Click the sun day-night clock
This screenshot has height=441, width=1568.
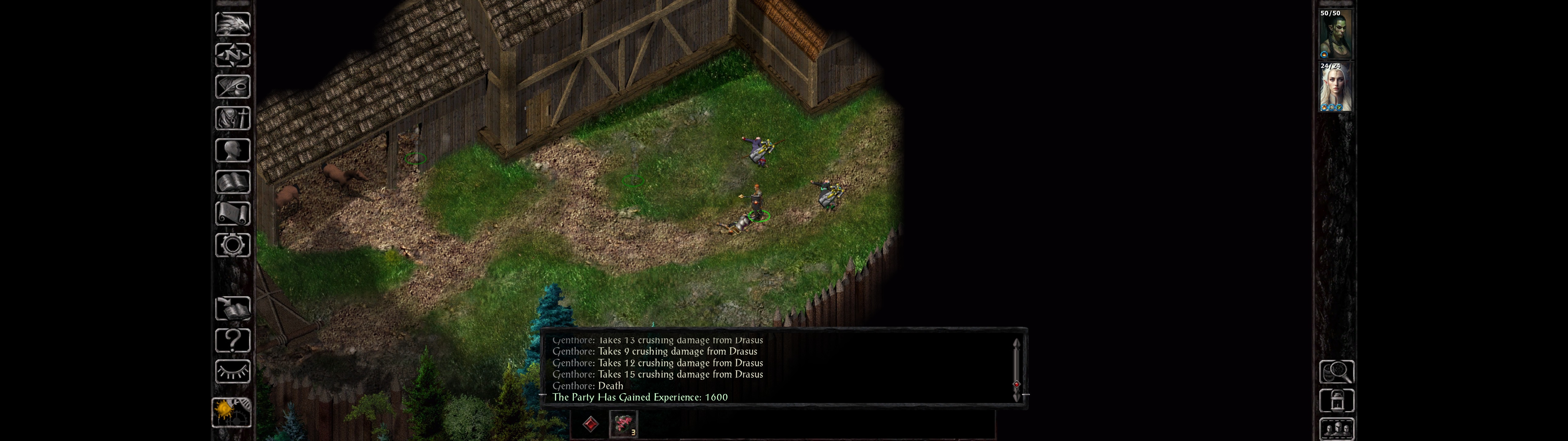pyautogui.click(x=230, y=411)
